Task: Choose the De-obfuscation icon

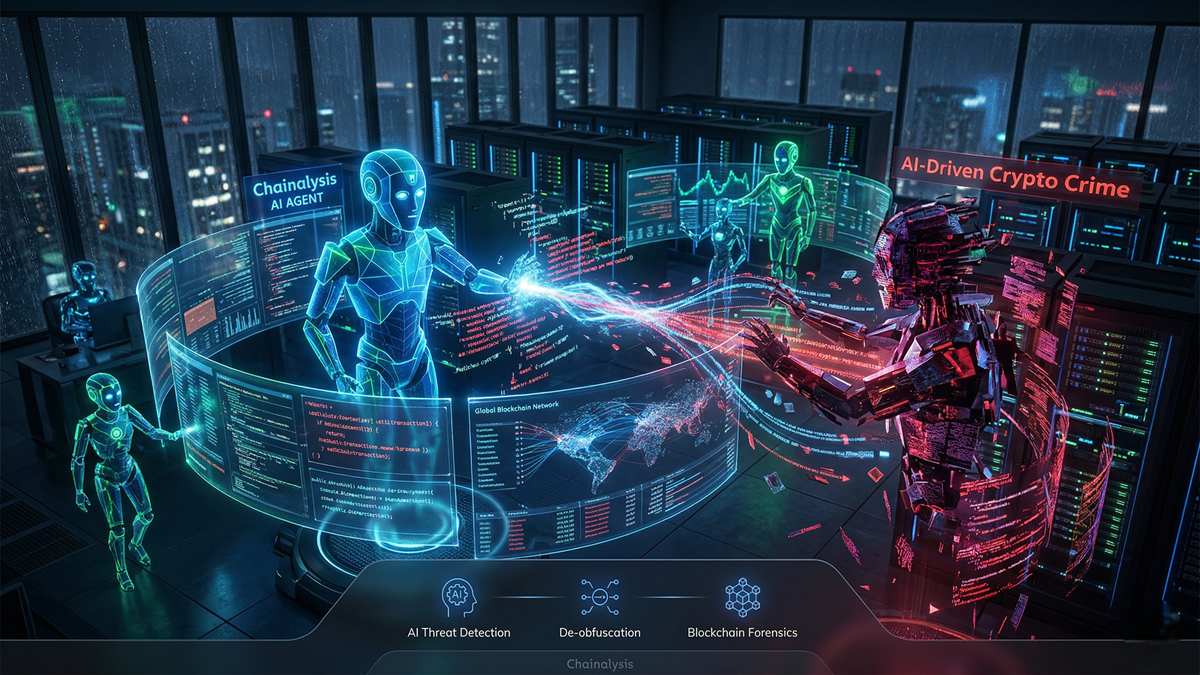Action: [x=600, y=598]
